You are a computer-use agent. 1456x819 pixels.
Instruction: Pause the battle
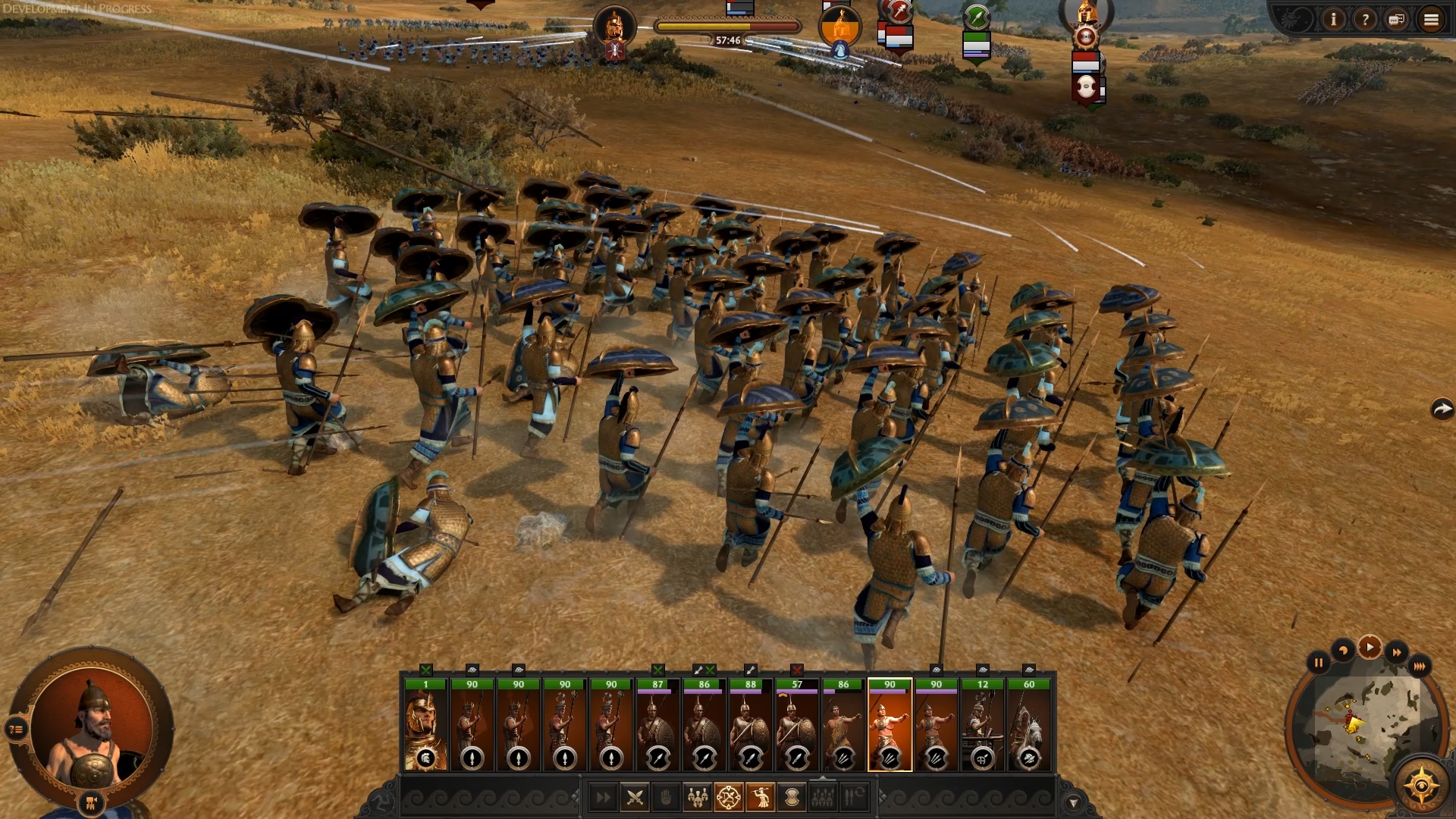pyautogui.click(x=1319, y=663)
